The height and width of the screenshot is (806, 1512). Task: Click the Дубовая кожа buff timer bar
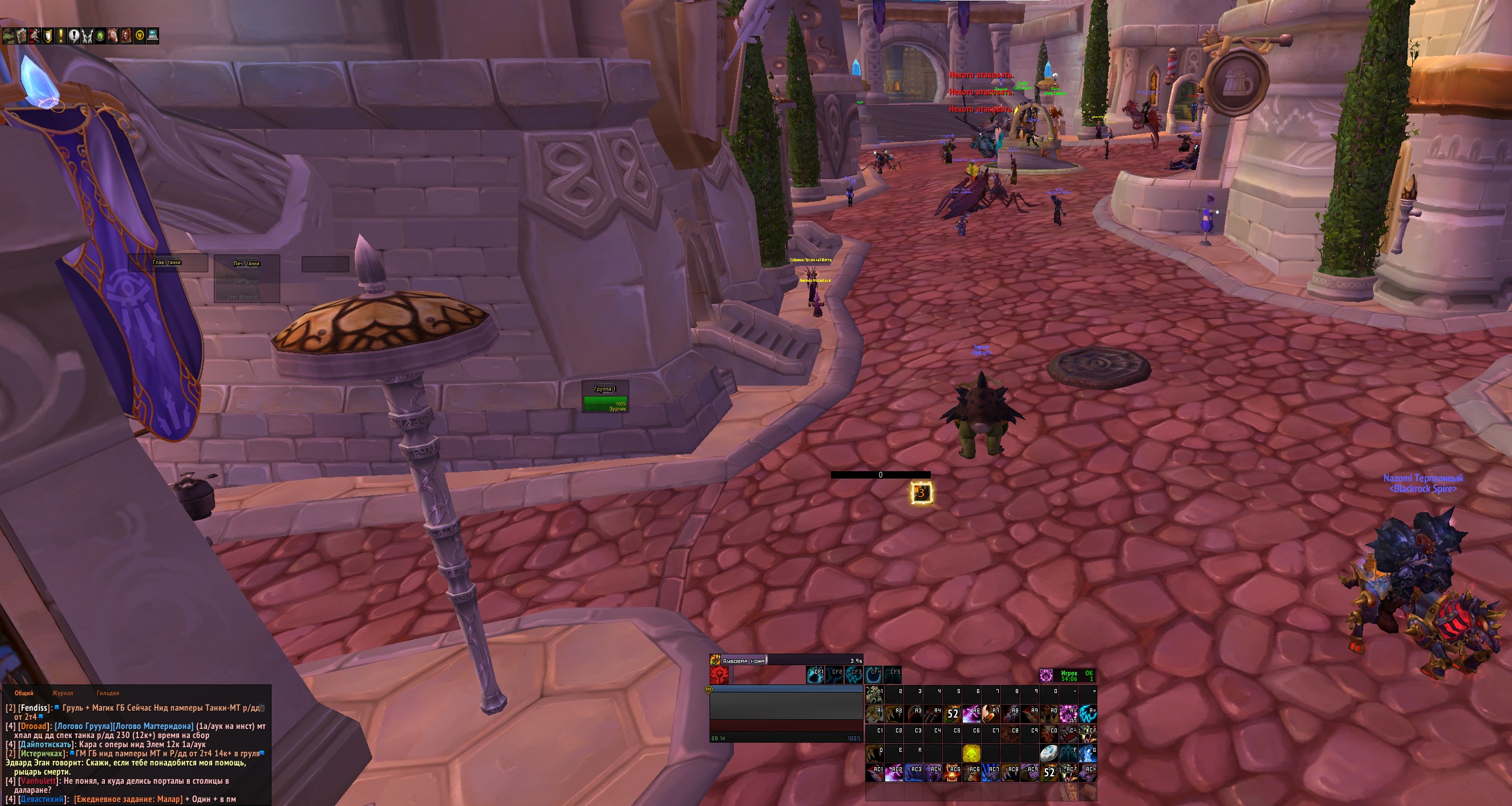tap(787, 661)
